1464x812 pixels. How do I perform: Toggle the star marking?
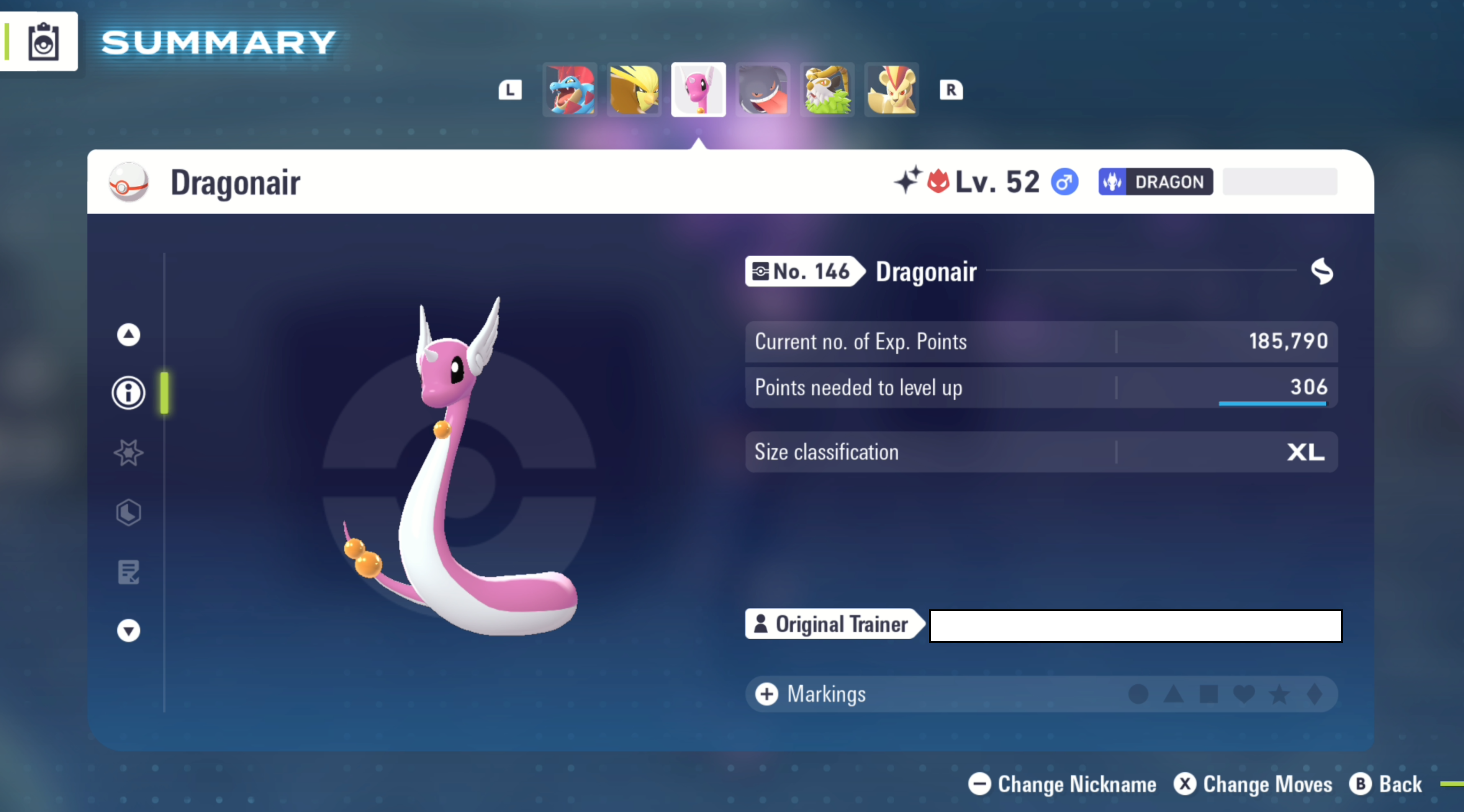(x=1279, y=694)
